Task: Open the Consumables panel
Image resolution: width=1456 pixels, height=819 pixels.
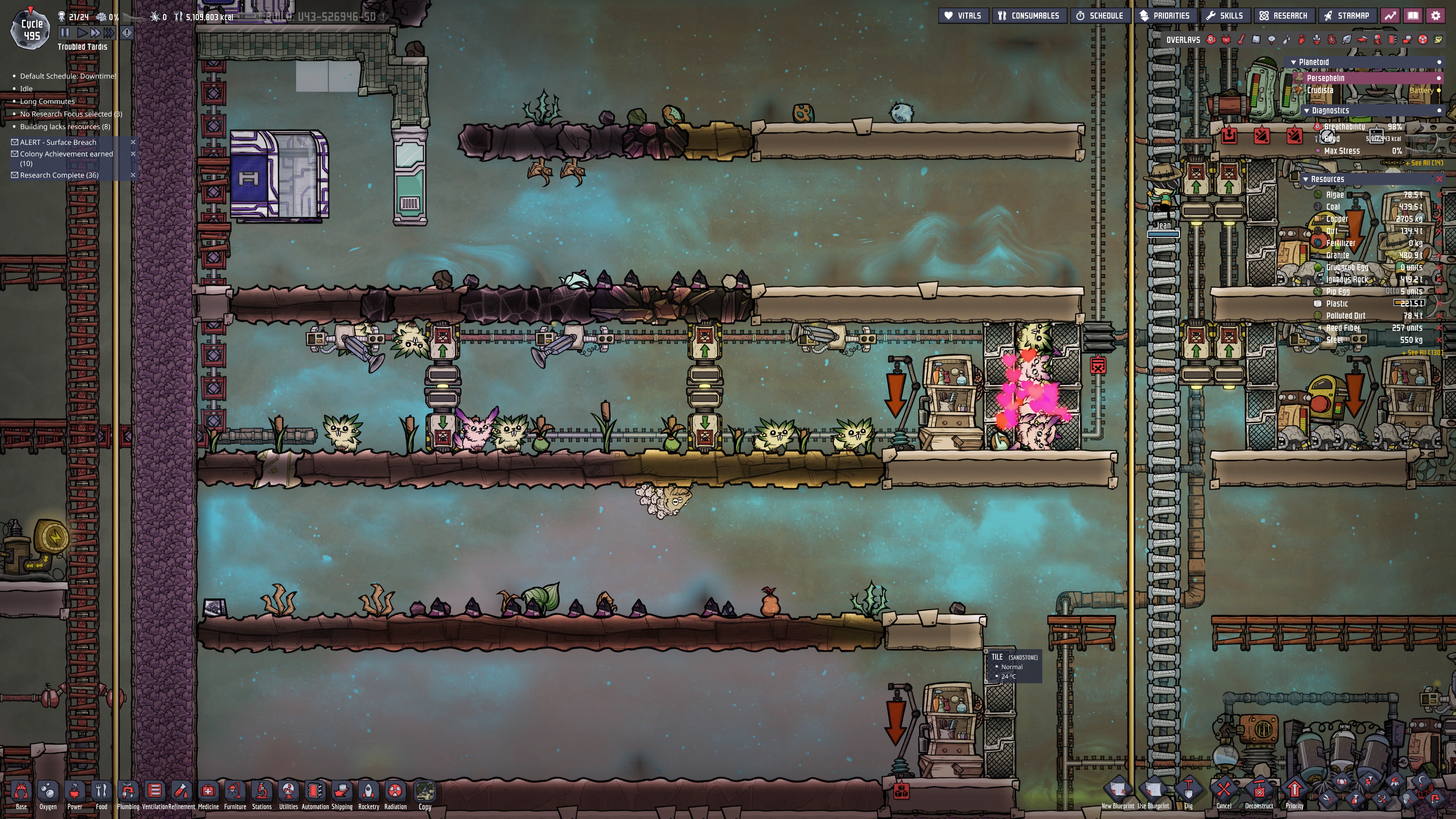Action: pos(1029,16)
